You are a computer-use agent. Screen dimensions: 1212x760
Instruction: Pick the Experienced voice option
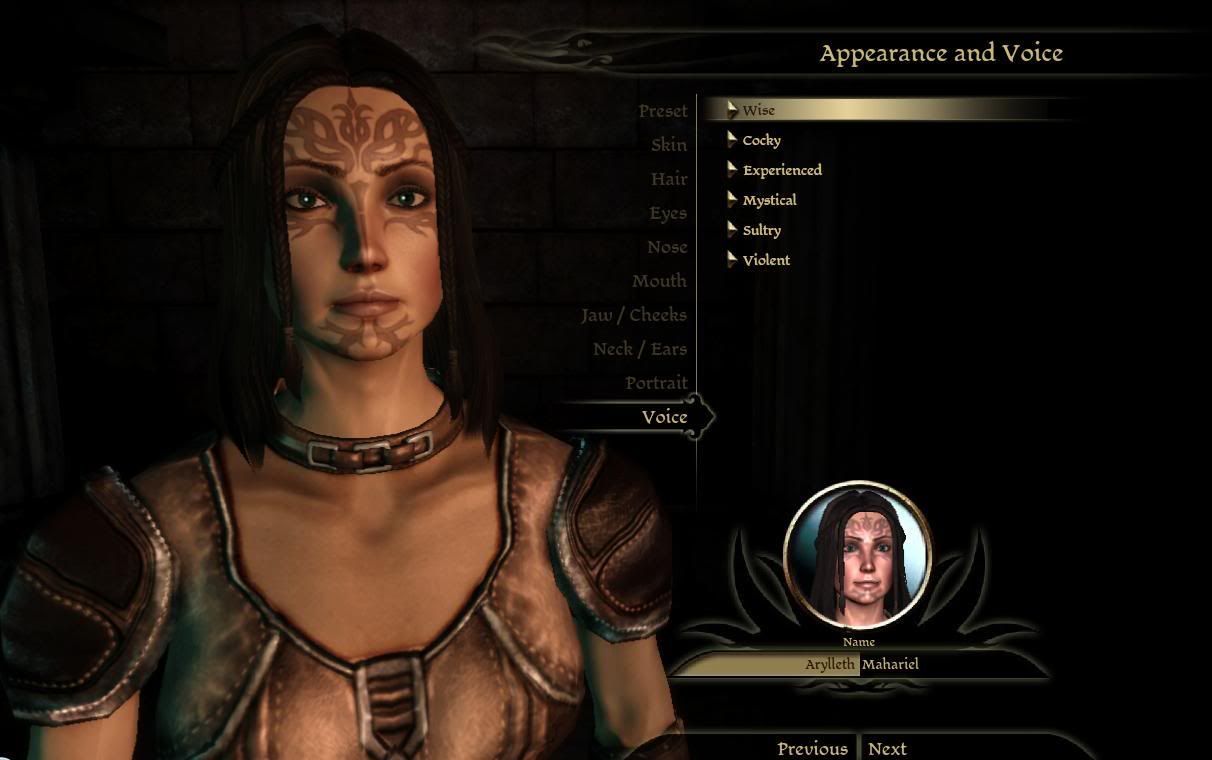[x=782, y=170]
